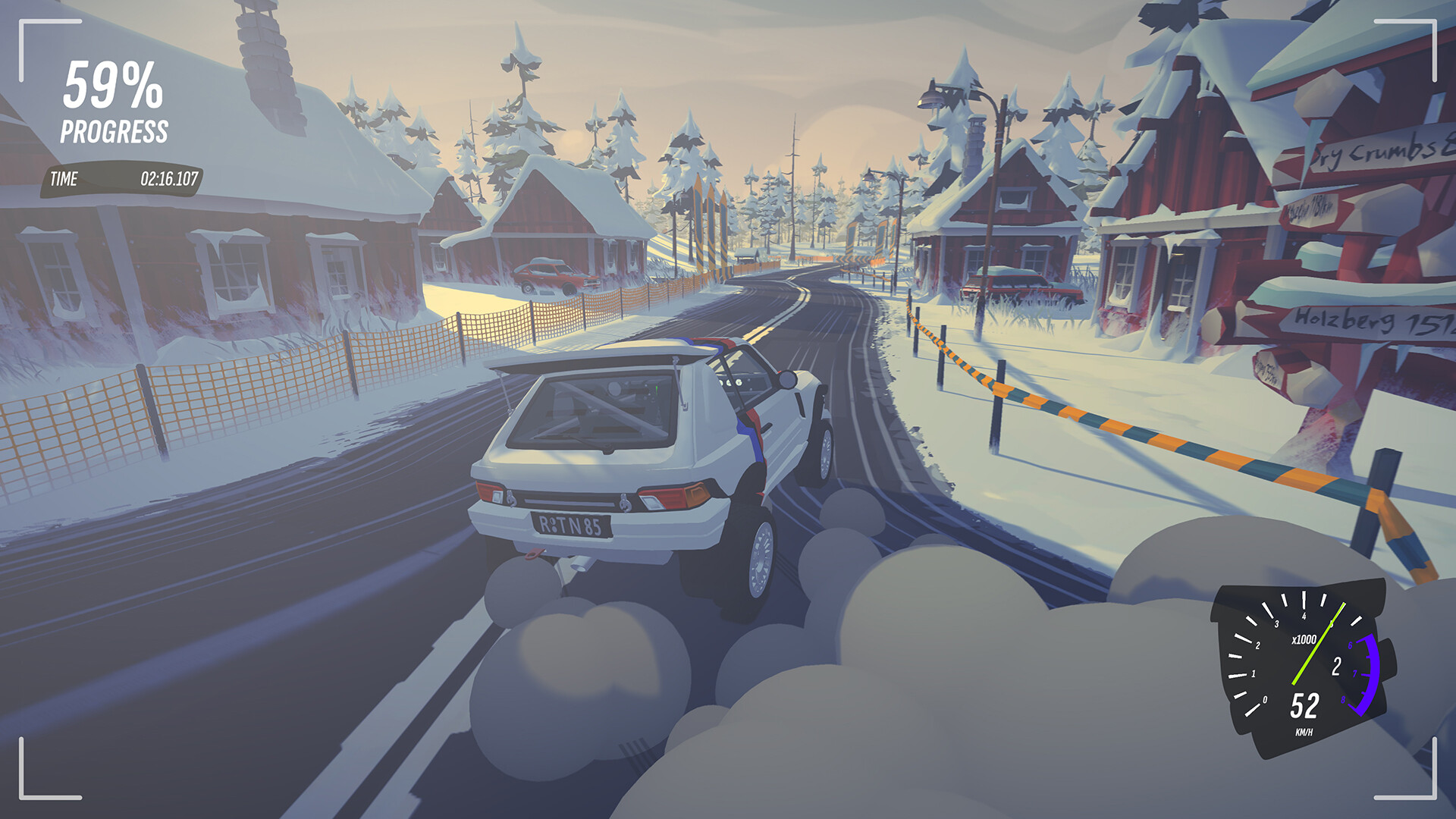
Task: Toggle the TIME display showing 02:16.107
Action: point(167,180)
